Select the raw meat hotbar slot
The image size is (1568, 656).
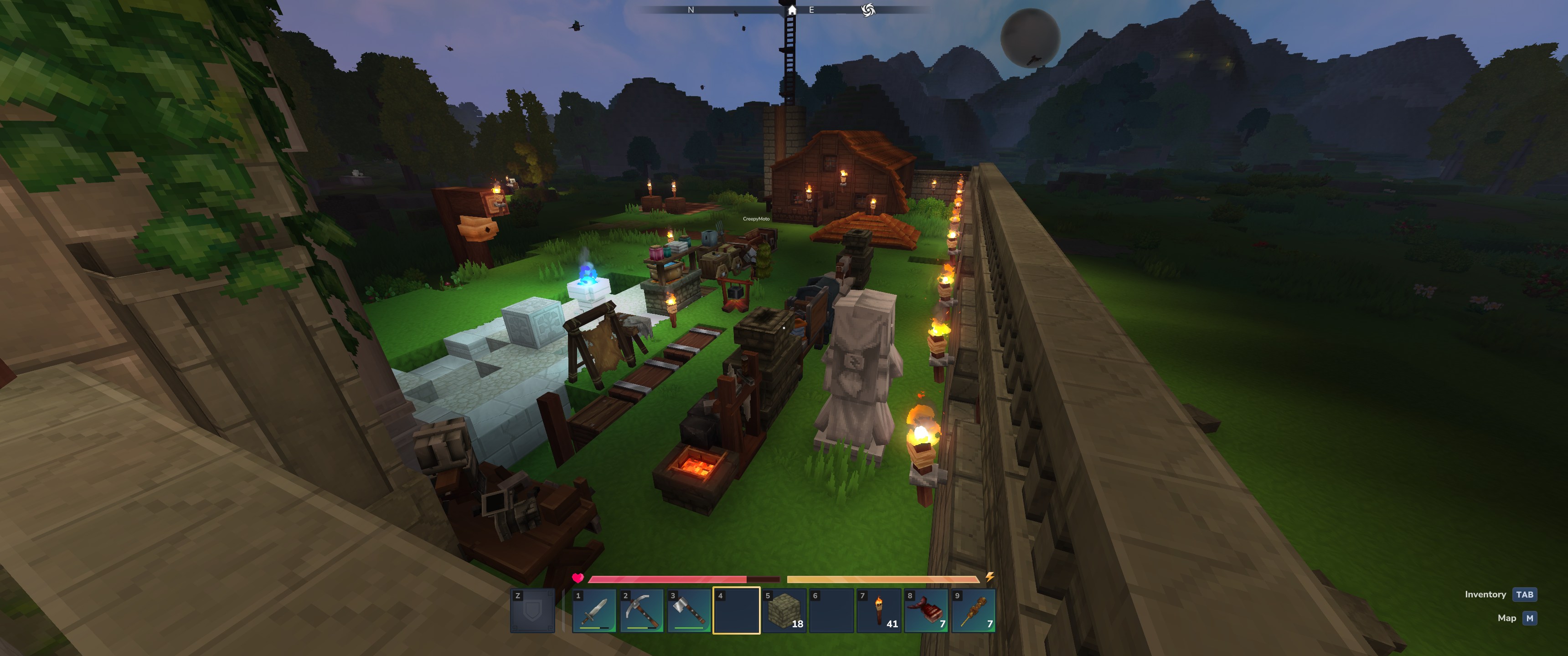926,610
